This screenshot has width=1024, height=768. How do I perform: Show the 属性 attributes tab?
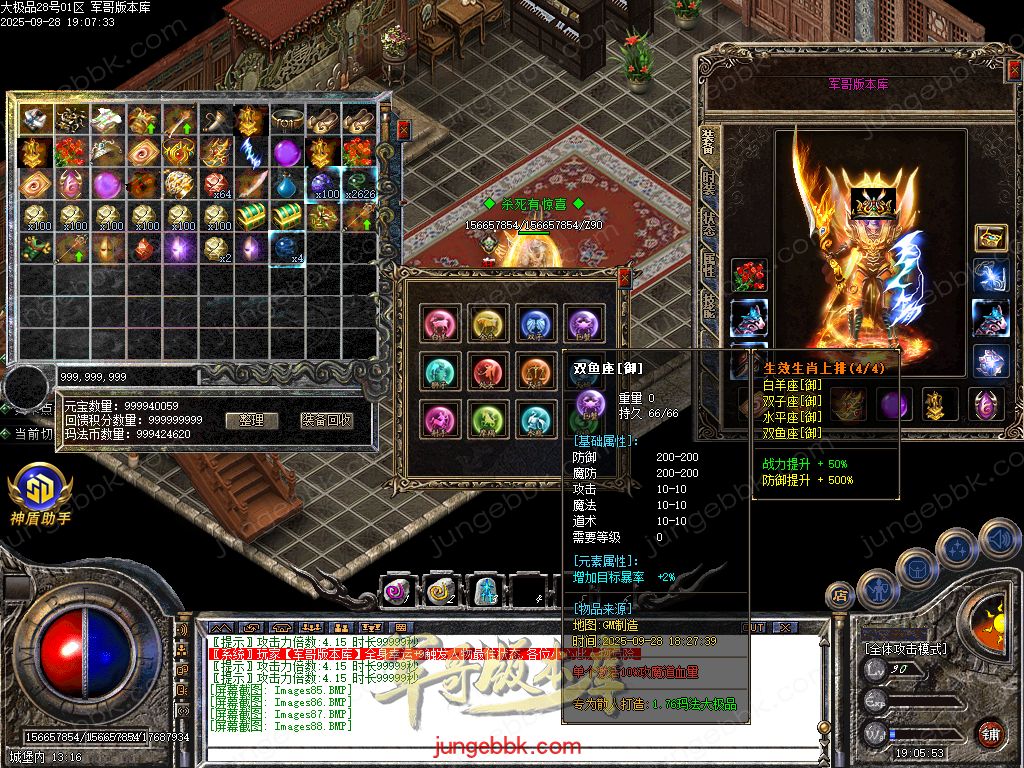pos(708,263)
